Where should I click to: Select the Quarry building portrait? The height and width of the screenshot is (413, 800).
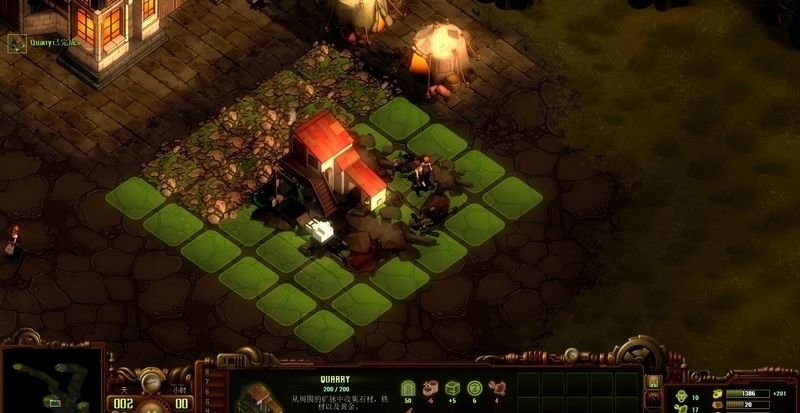(258, 396)
